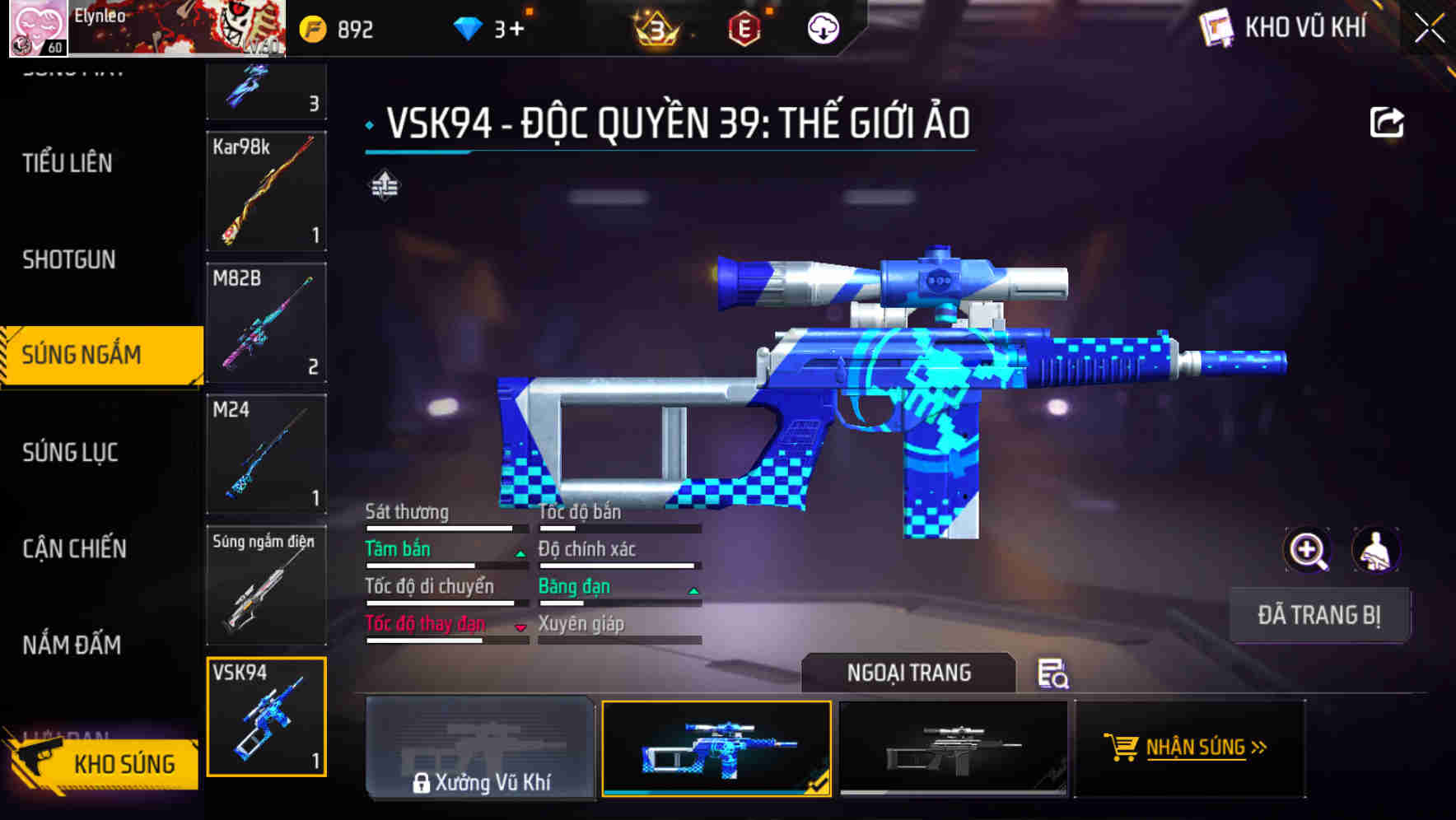Click the shopping cart icon near NHẬN SÚNG
The width and height of the screenshot is (1456, 820).
point(1122,748)
